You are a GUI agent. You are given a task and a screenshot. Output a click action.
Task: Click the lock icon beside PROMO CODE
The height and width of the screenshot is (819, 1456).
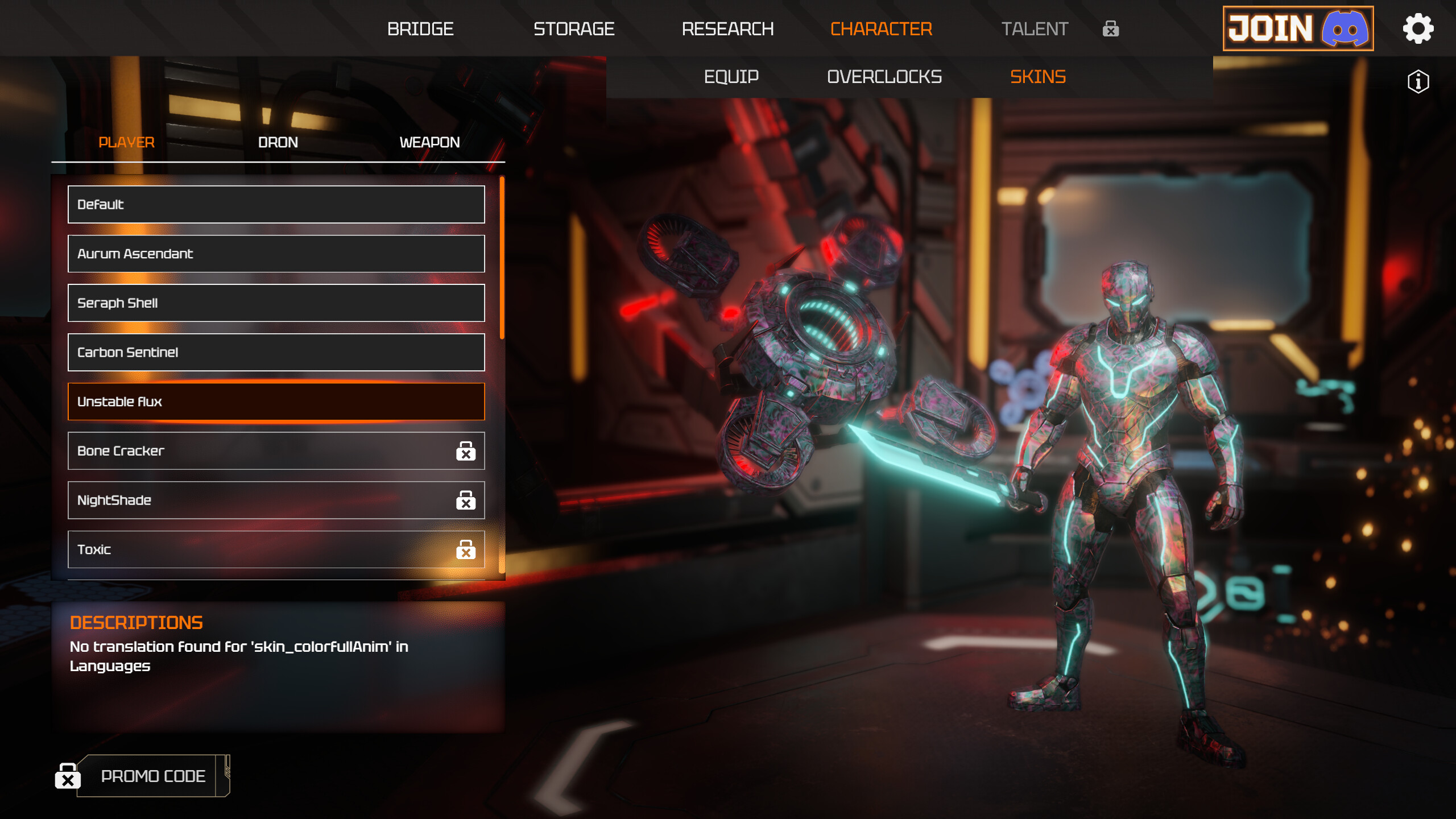point(68,776)
